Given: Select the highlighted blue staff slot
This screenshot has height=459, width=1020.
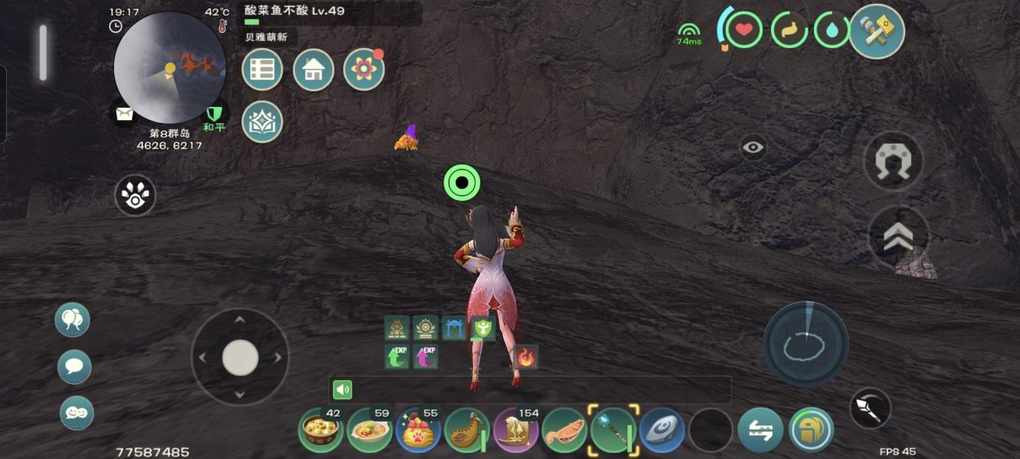Looking at the screenshot, I should (x=612, y=430).
